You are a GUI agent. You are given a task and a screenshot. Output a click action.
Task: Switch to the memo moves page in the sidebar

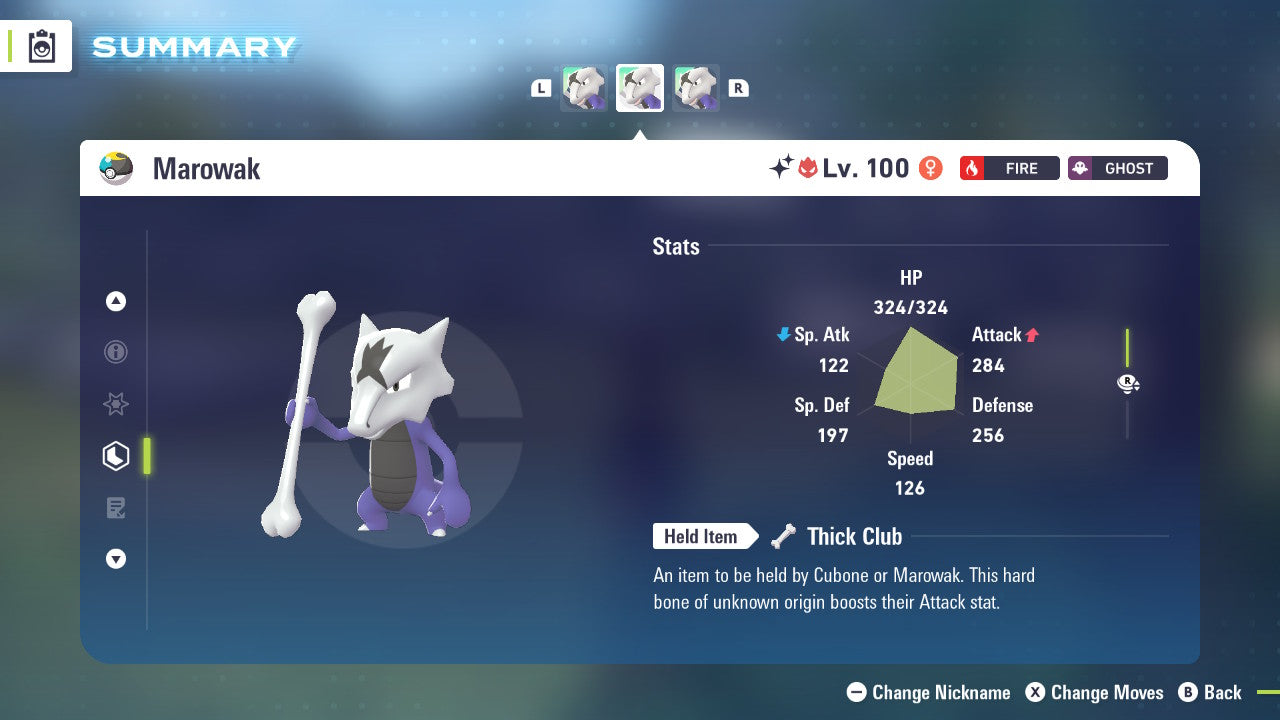(x=115, y=508)
